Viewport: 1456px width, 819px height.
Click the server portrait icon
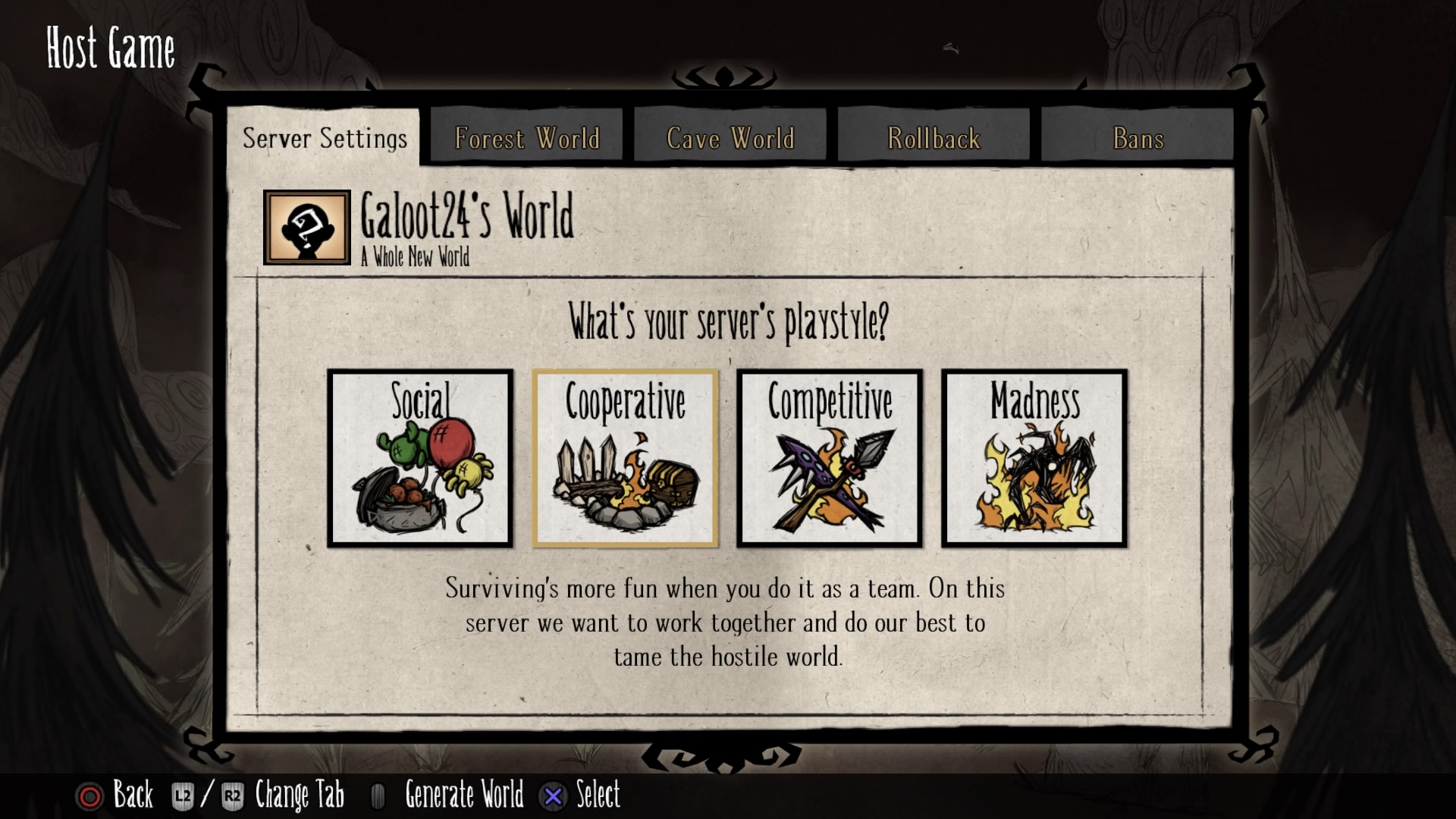pos(307,227)
